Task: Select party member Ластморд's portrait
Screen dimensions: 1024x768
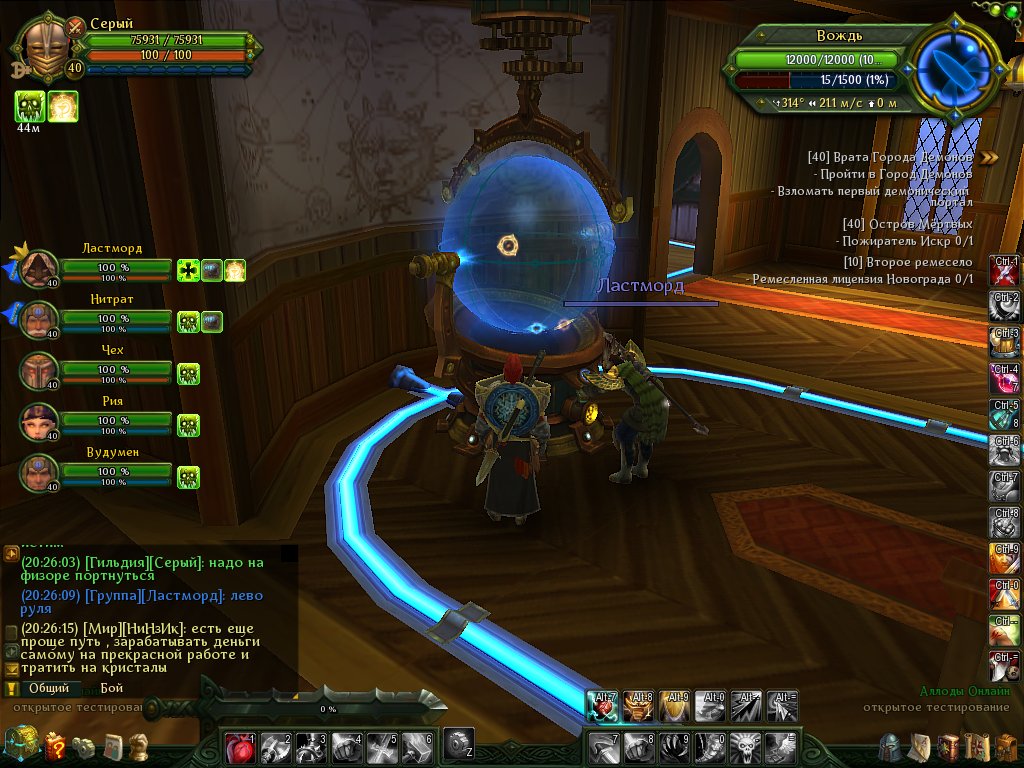Action: click(40, 269)
